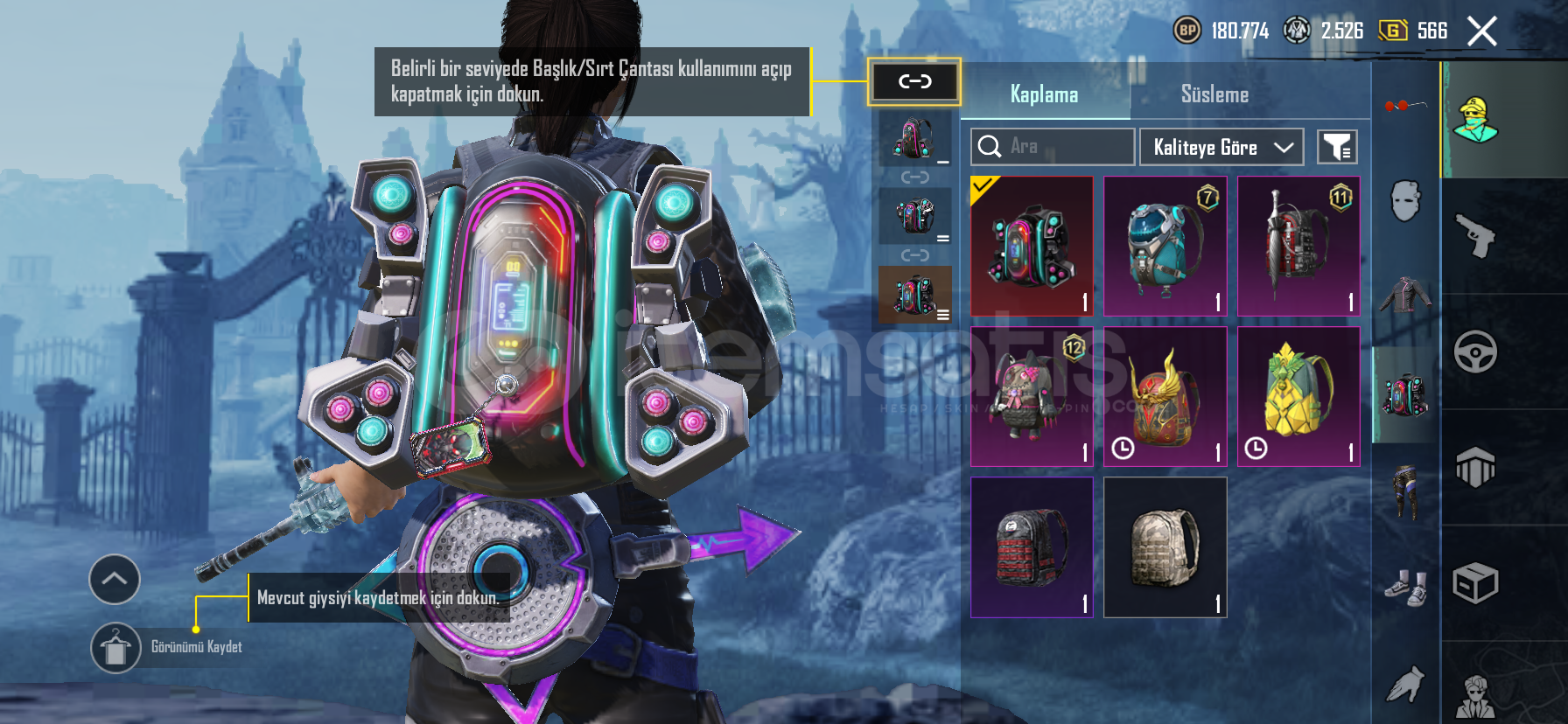This screenshot has height=724, width=1568.
Task: Click the Ara search field
Action: [x=1053, y=147]
